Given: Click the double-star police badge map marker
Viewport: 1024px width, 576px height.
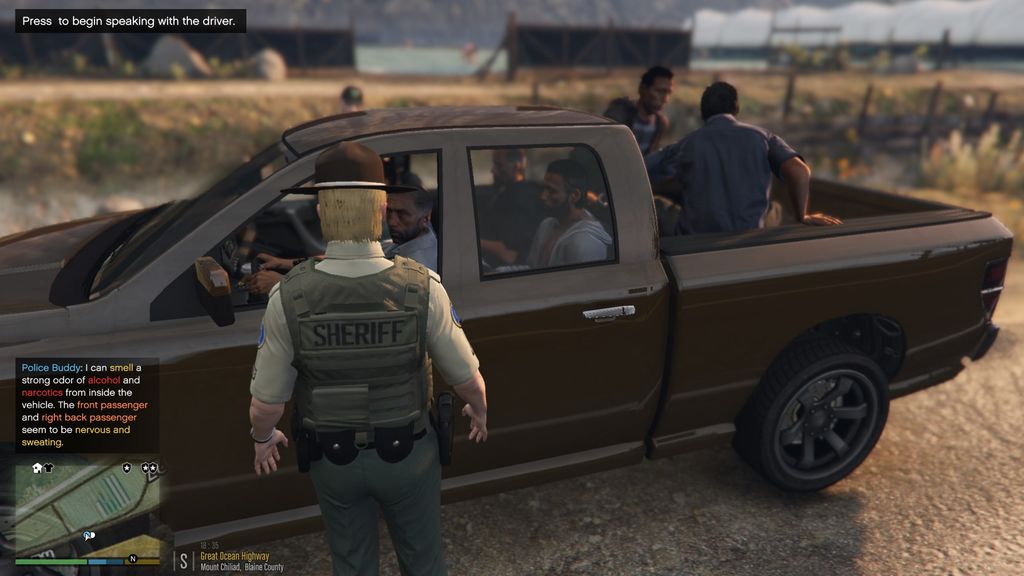Looking at the screenshot, I should click(x=149, y=467).
